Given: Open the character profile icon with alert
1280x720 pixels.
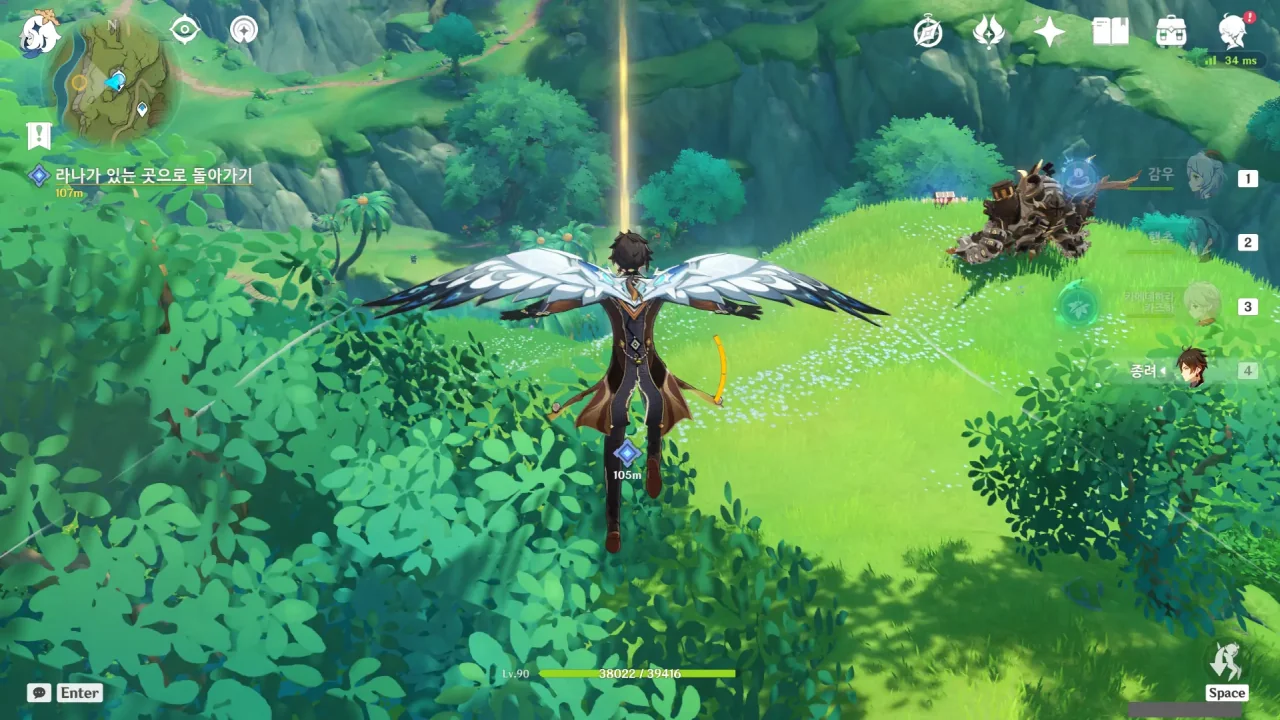Looking at the screenshot, I should point(1232,33).
